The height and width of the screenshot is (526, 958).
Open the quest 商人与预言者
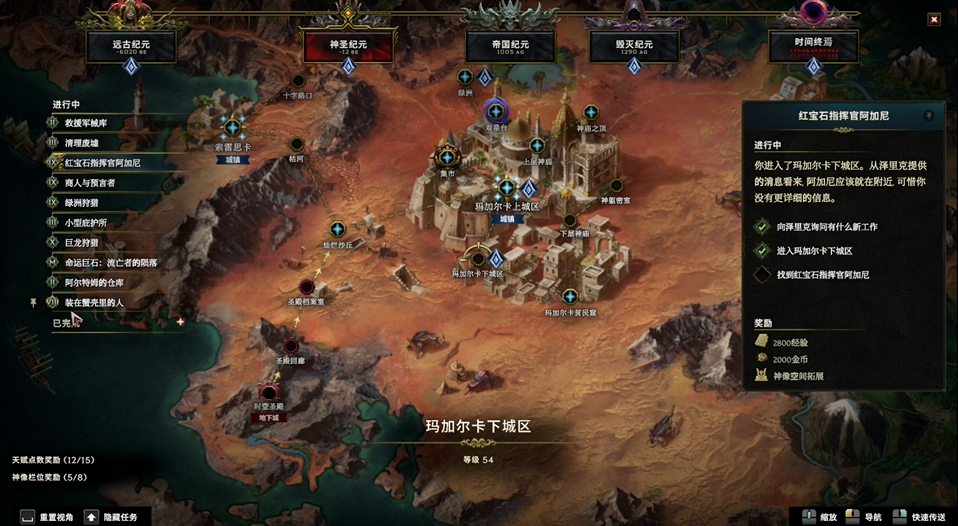pyautogui.click(x=89, y=182)
